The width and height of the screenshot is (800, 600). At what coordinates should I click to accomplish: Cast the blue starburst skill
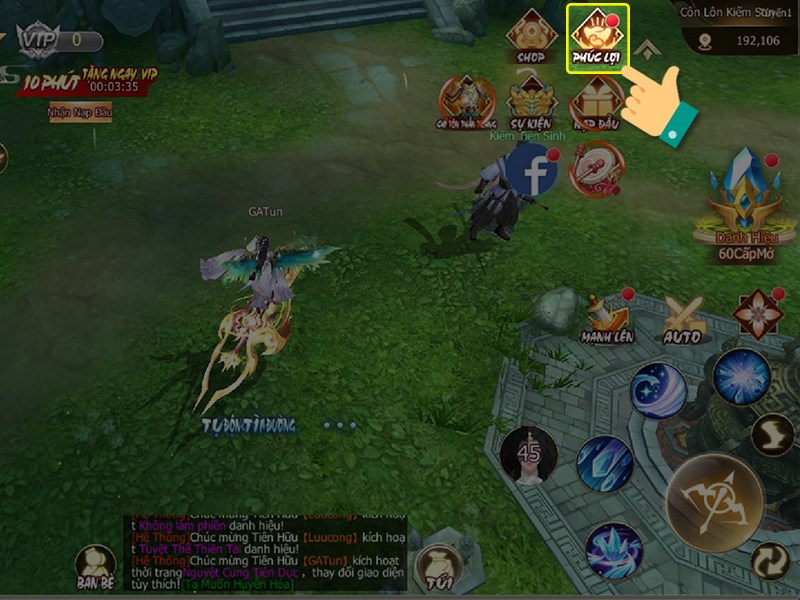coord(742,377)
